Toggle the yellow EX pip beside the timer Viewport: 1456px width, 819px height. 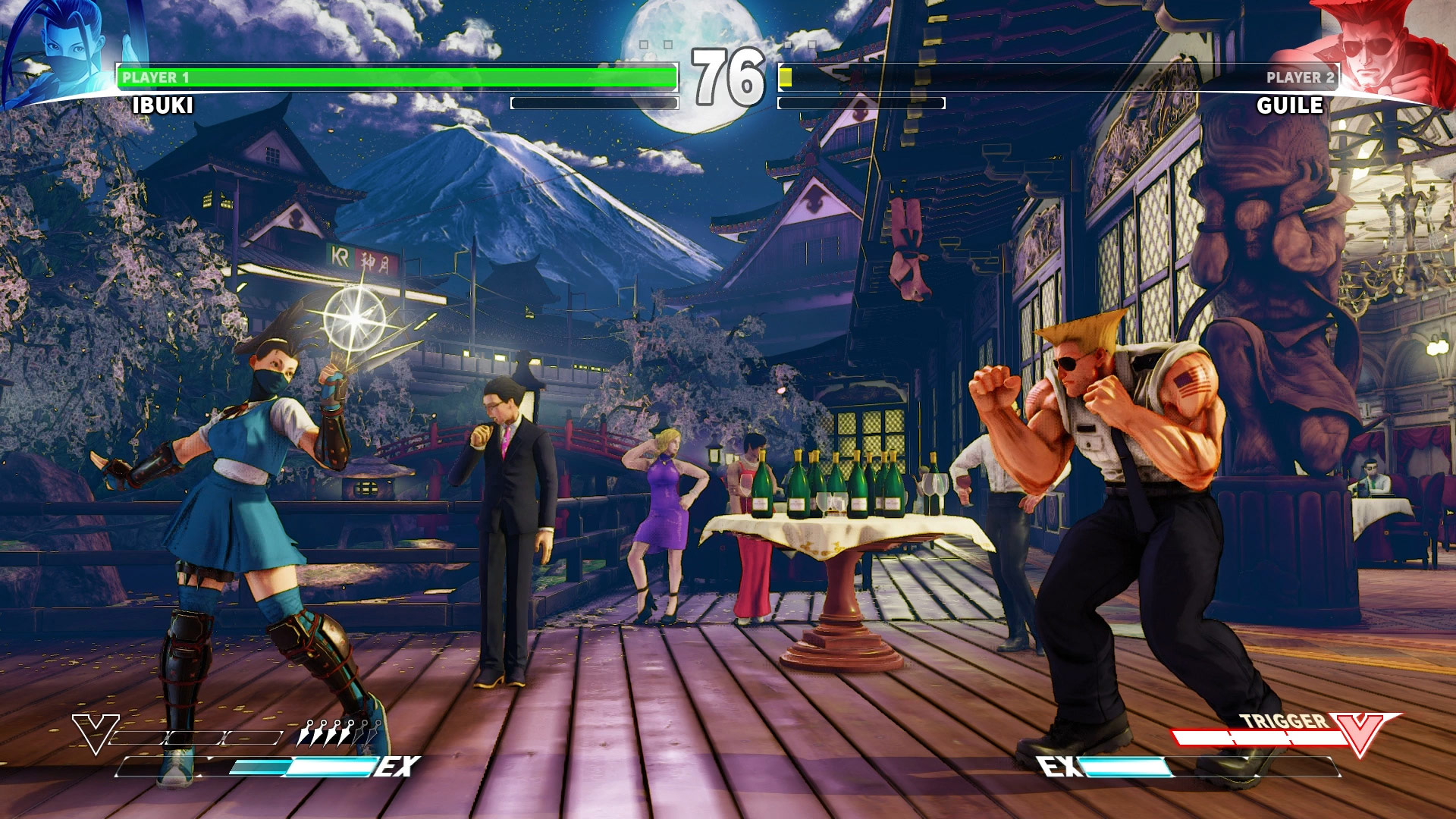tap(785, 76)
